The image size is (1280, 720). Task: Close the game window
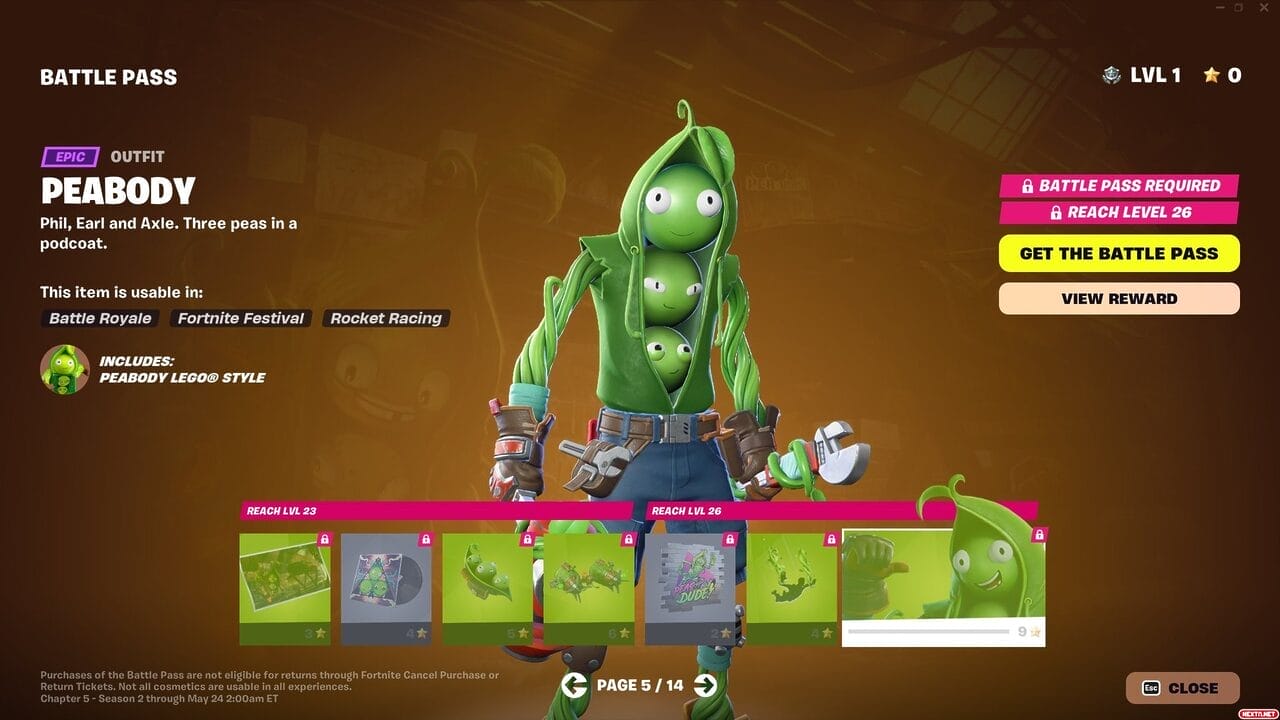[1264, 8]
